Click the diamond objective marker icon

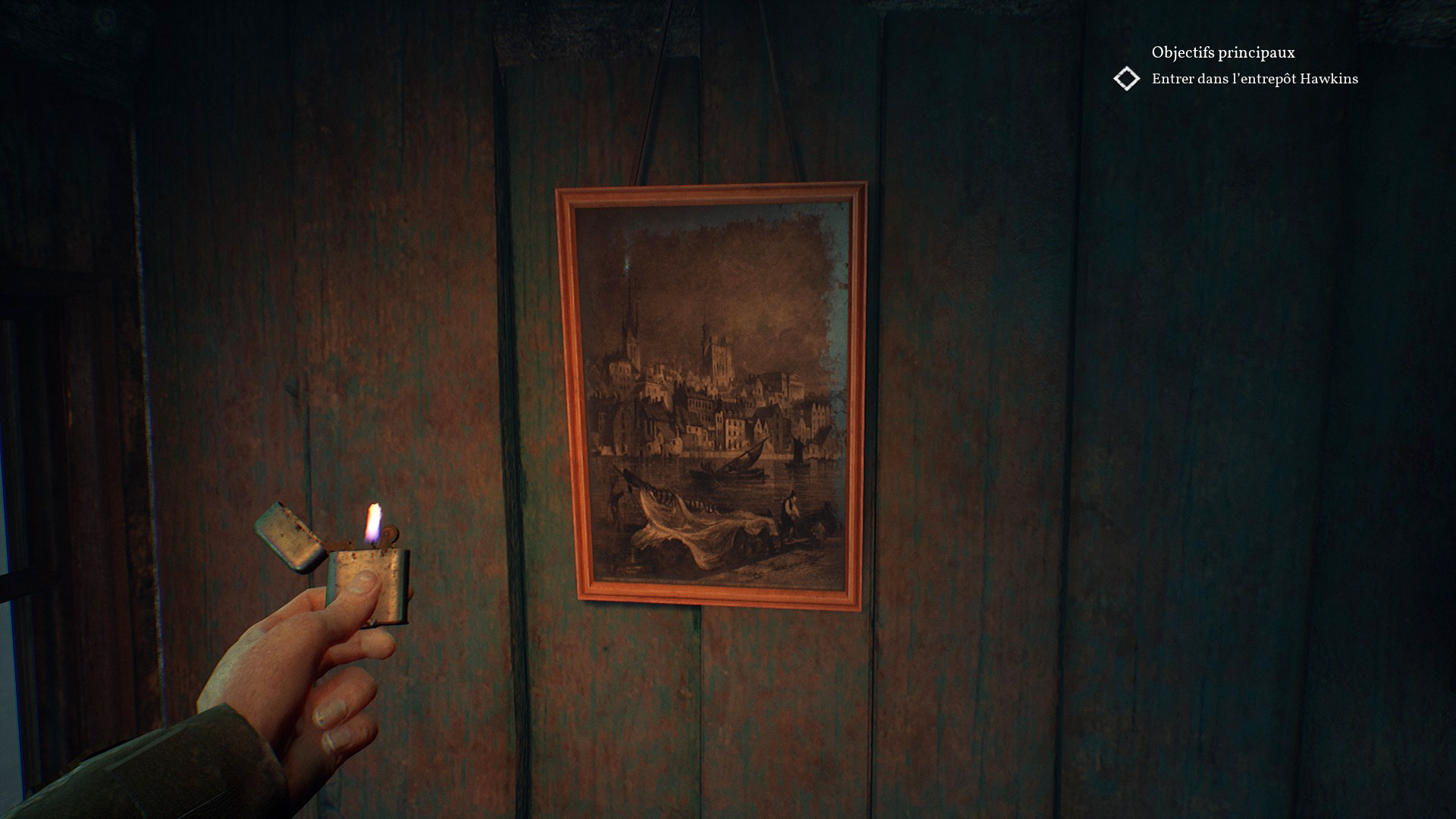pyautogui.click(x=1127, y=79)
